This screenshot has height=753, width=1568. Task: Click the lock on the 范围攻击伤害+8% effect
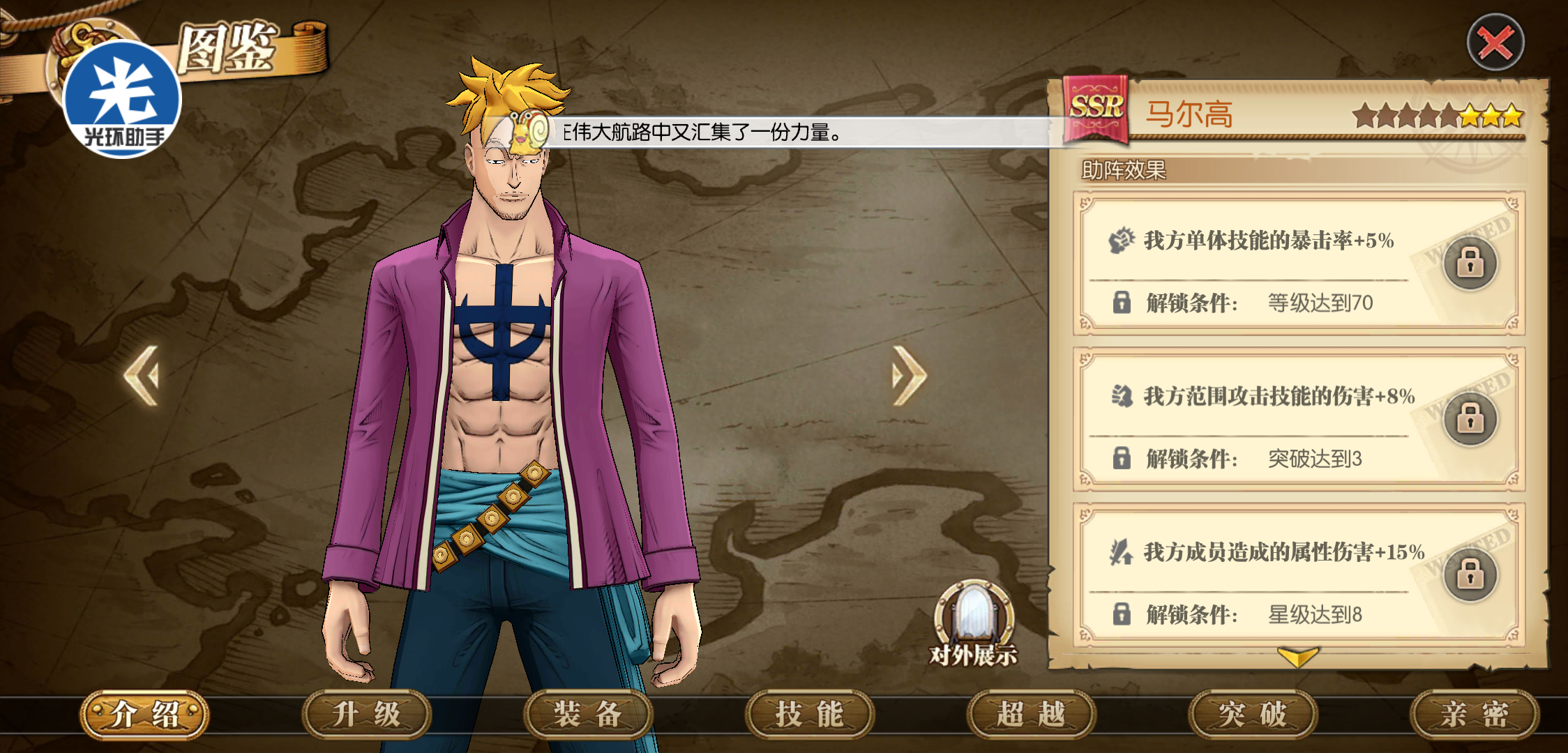[1470, 419]
